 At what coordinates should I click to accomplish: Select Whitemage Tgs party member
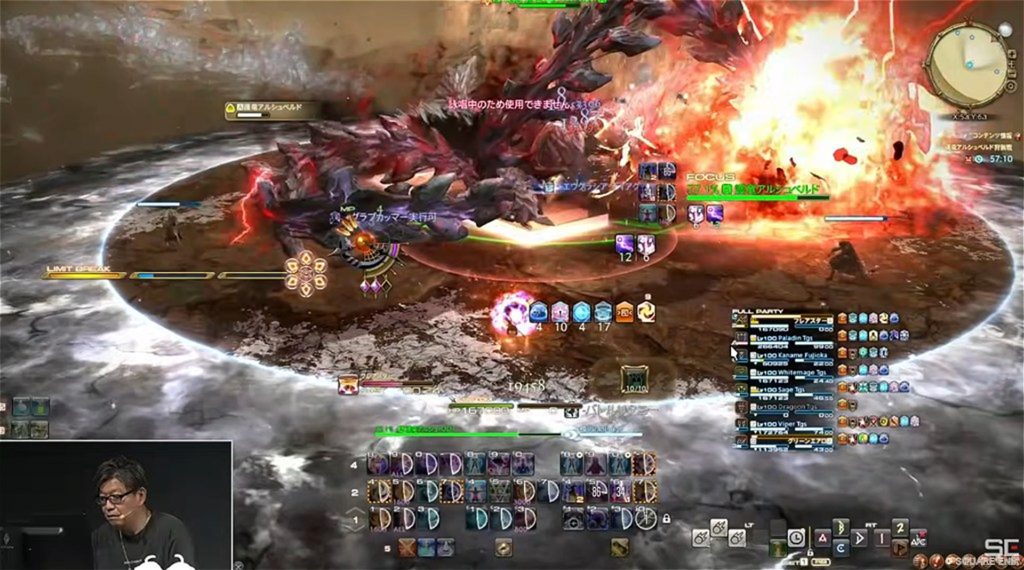788,372
